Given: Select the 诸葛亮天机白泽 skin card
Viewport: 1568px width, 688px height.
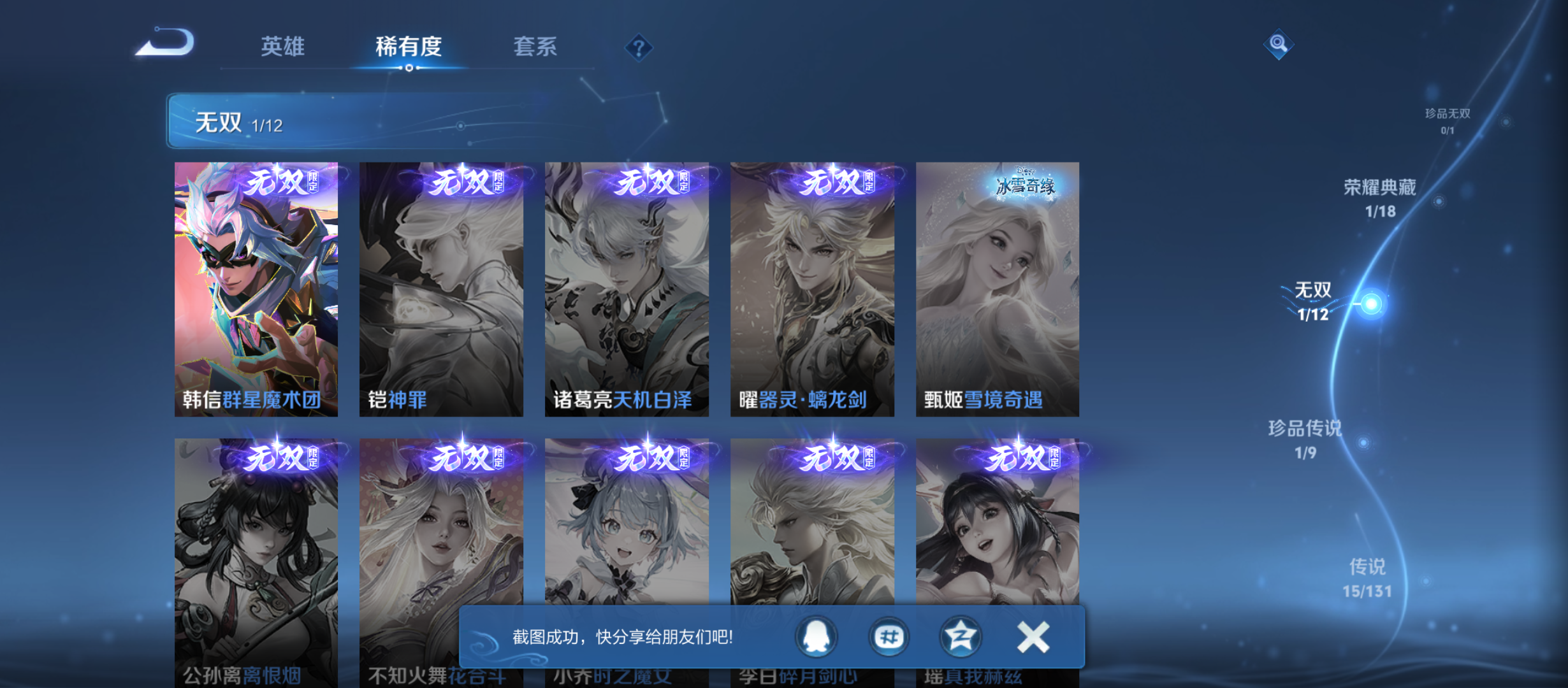Looking at the screenshot, I should (x=627, y=287).
